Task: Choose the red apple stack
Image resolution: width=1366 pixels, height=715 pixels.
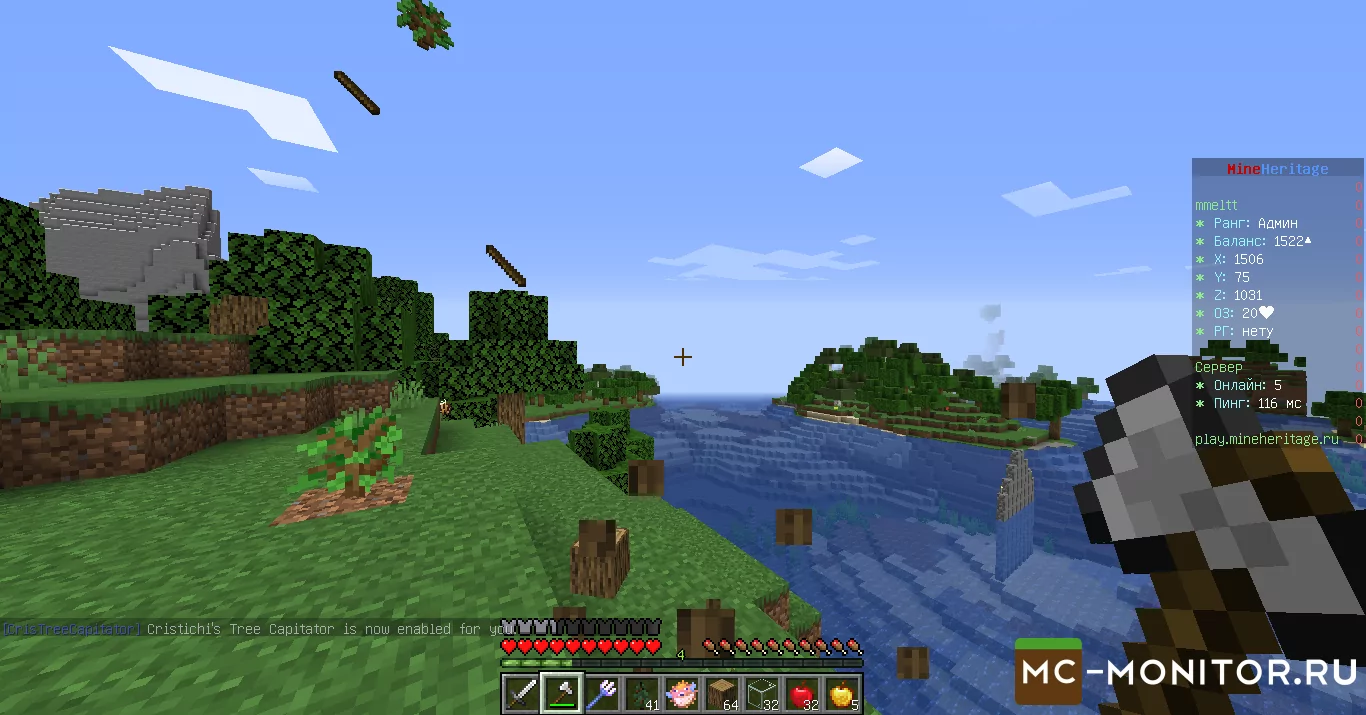Action: tap(803, 693)
